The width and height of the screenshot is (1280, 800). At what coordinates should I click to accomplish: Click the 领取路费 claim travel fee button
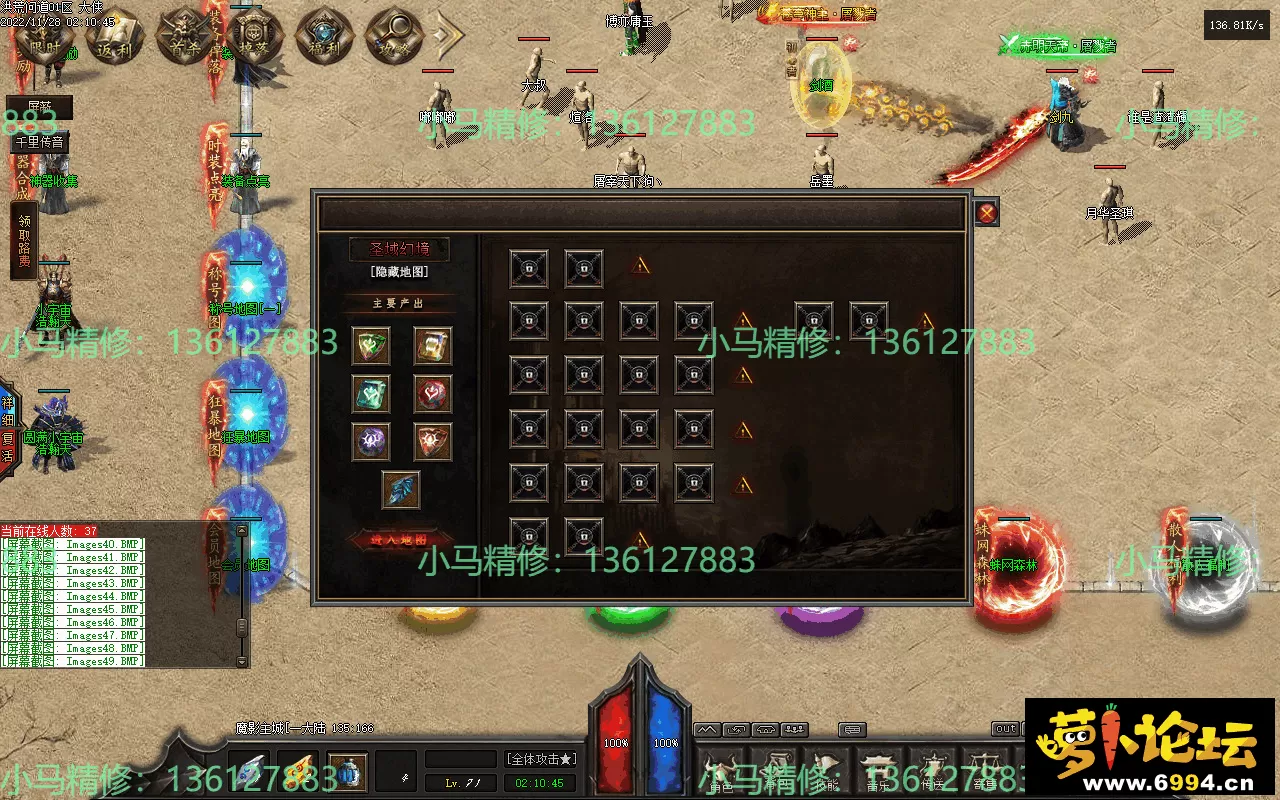(23, 240)
